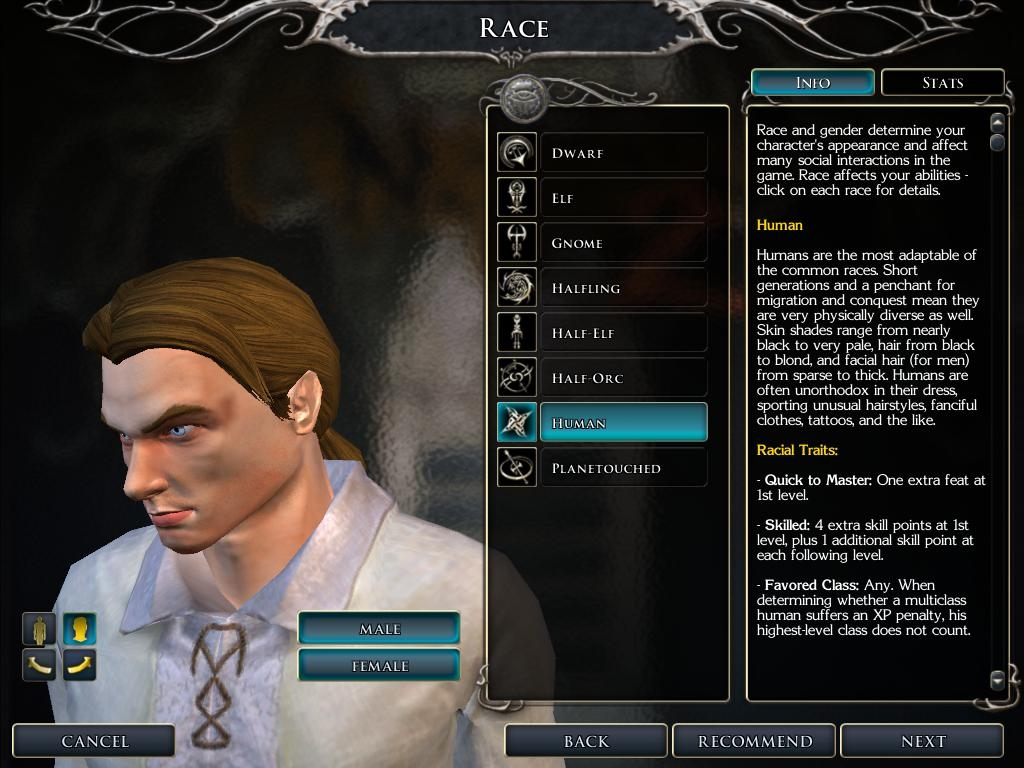Cancel character creation
Viewport: 1024px width, 768px height.
click(95, 741)
